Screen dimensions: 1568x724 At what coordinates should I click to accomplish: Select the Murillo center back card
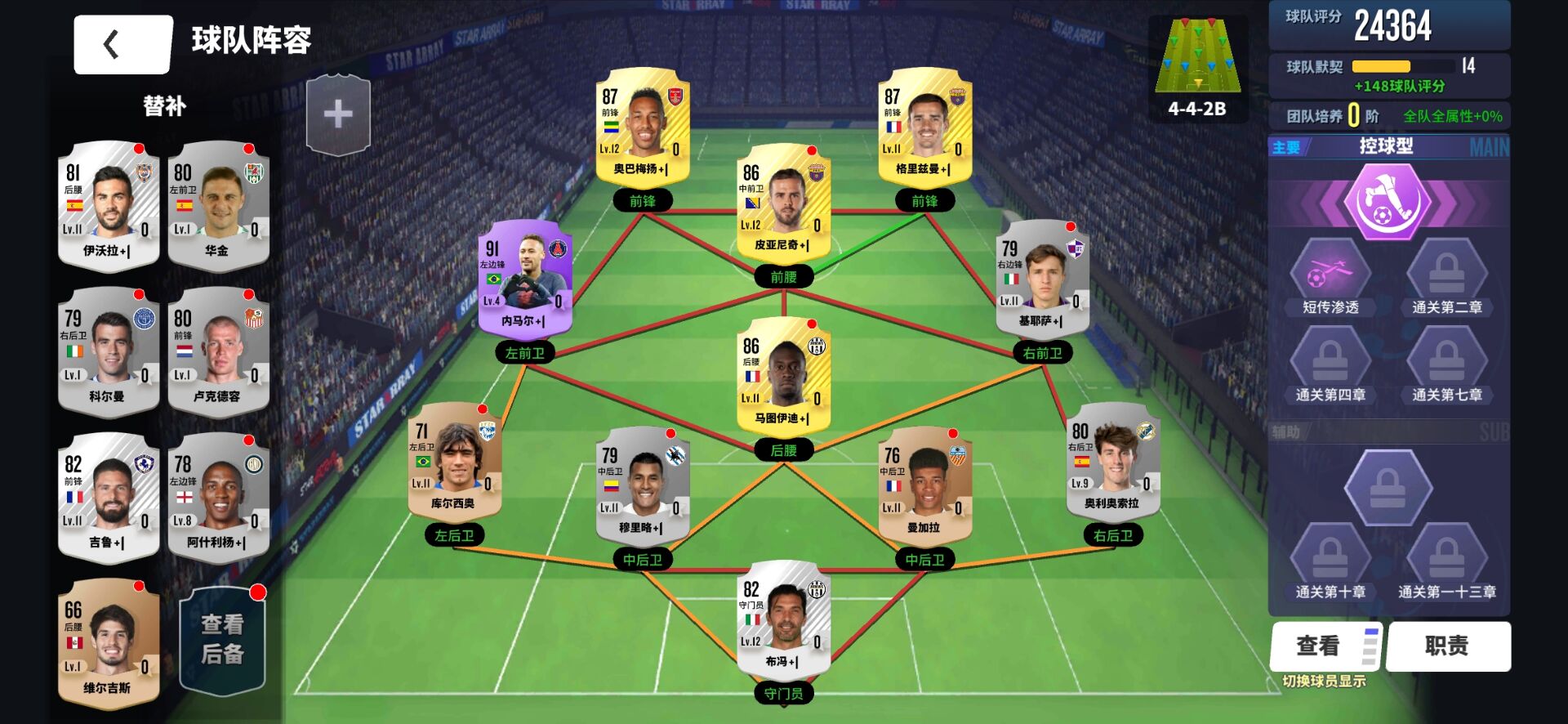point(643,485)
